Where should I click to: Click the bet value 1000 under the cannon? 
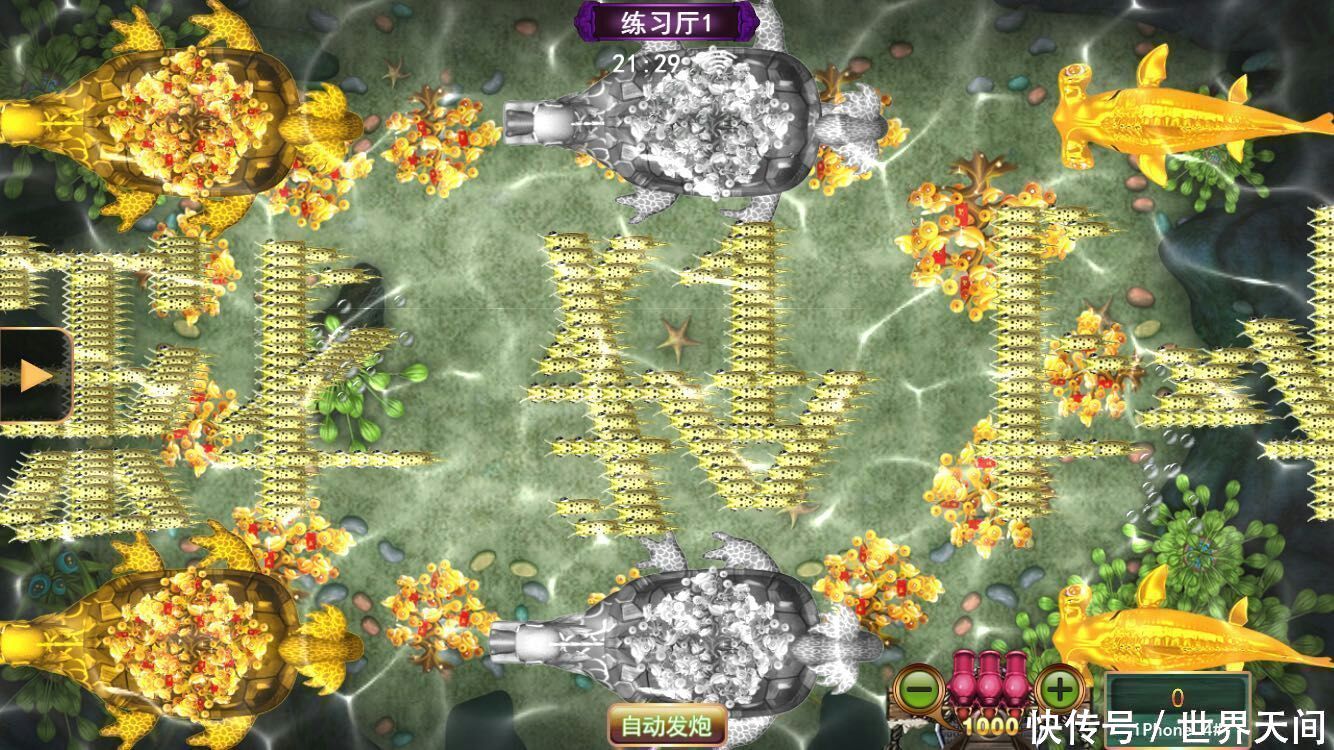[x=992, y=724]
